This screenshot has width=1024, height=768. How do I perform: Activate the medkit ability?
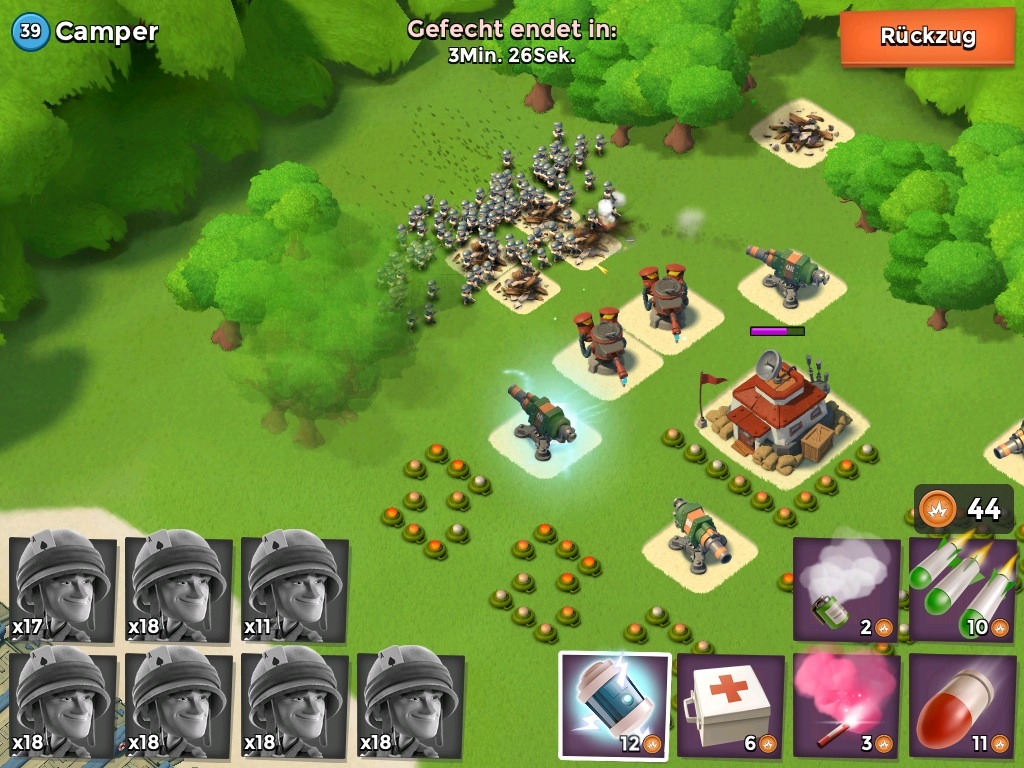coord(730,705)
